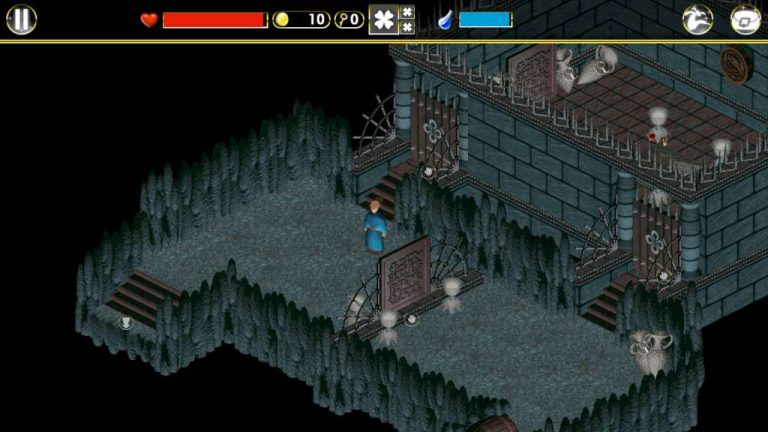Tap the round running-figure icon
The height and width of the screenshot is (432, 768).
point(697,19)
